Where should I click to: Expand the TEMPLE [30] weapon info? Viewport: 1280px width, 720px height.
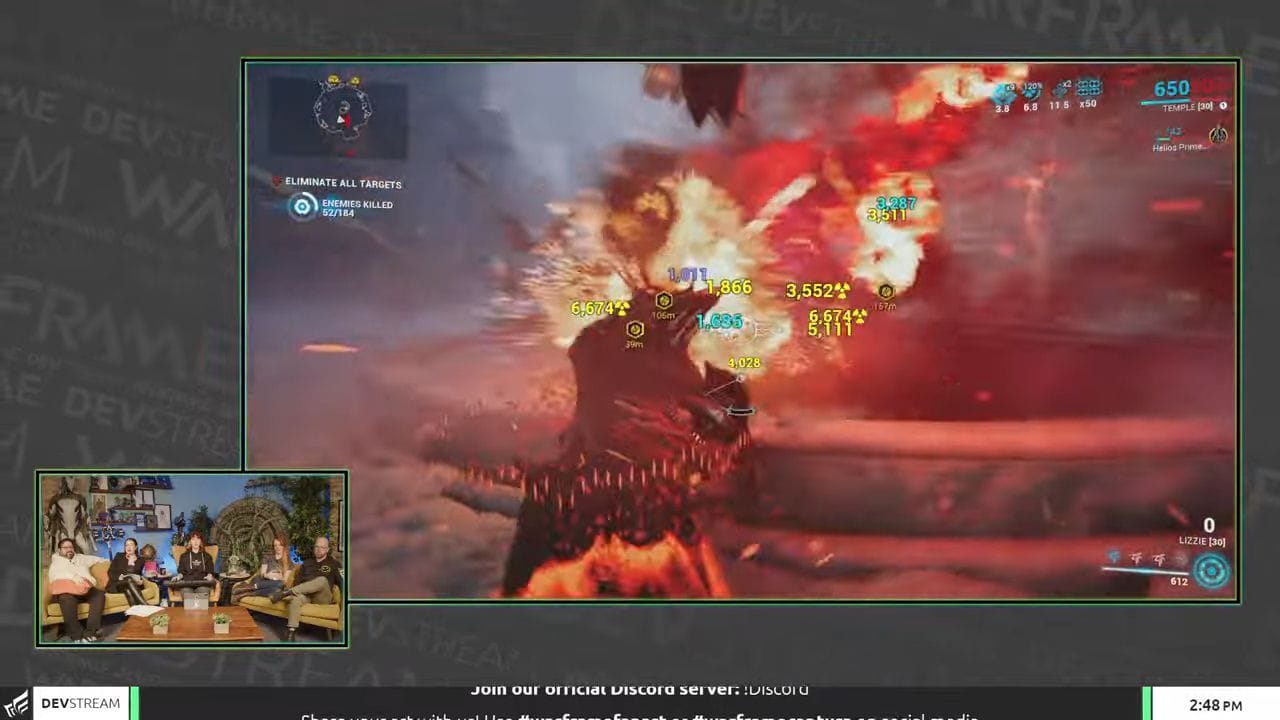(x=1188, y=106)
